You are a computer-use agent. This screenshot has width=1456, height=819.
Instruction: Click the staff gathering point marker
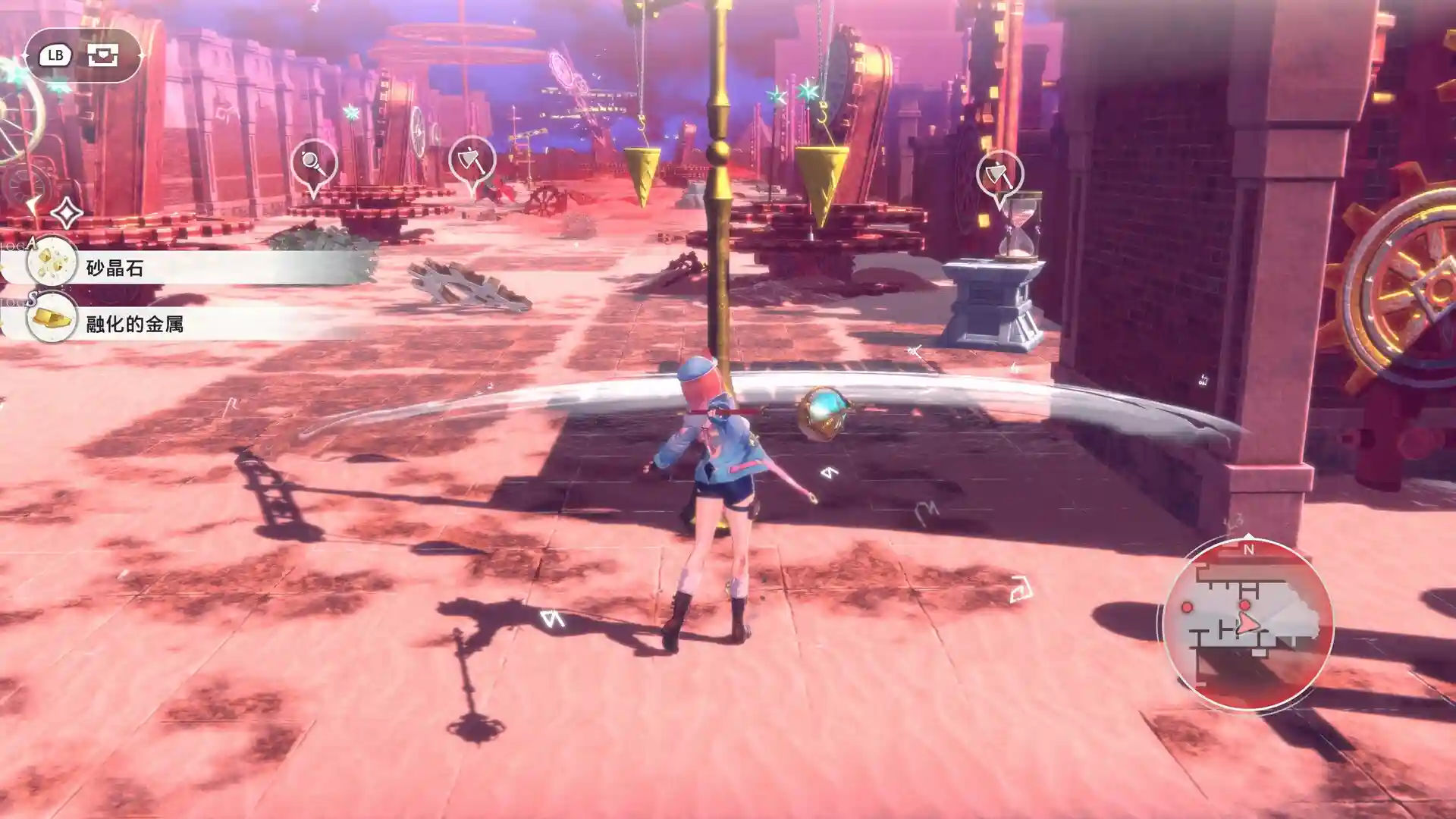(x=314, y=163)
